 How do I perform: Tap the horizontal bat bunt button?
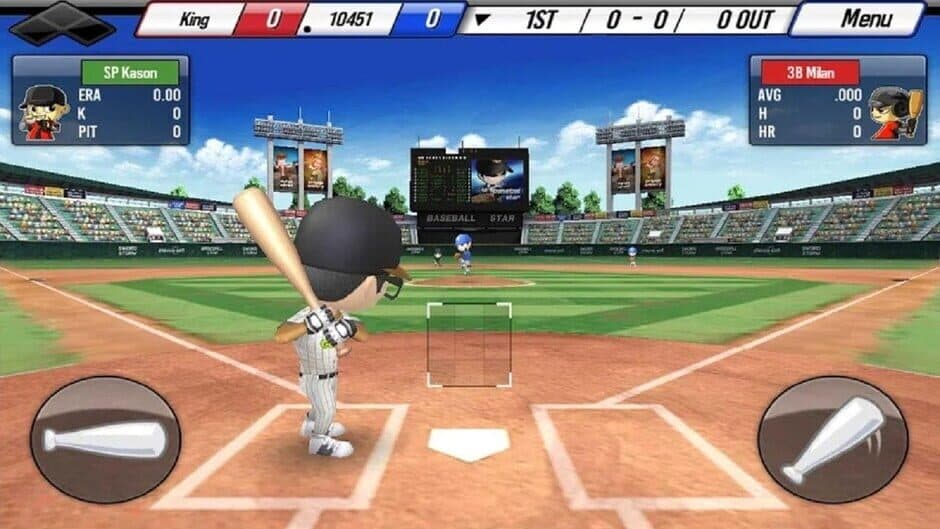105,439
